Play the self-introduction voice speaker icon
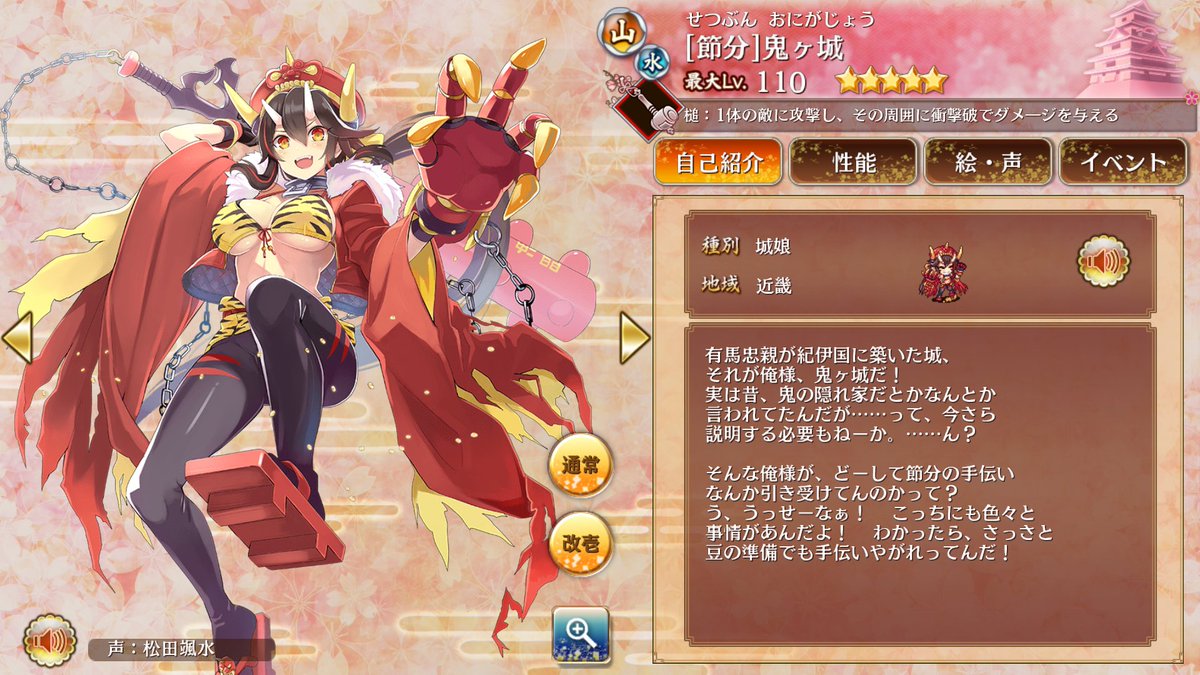The width and height of the screenshot is (1200, 675). coord(1104,261)
